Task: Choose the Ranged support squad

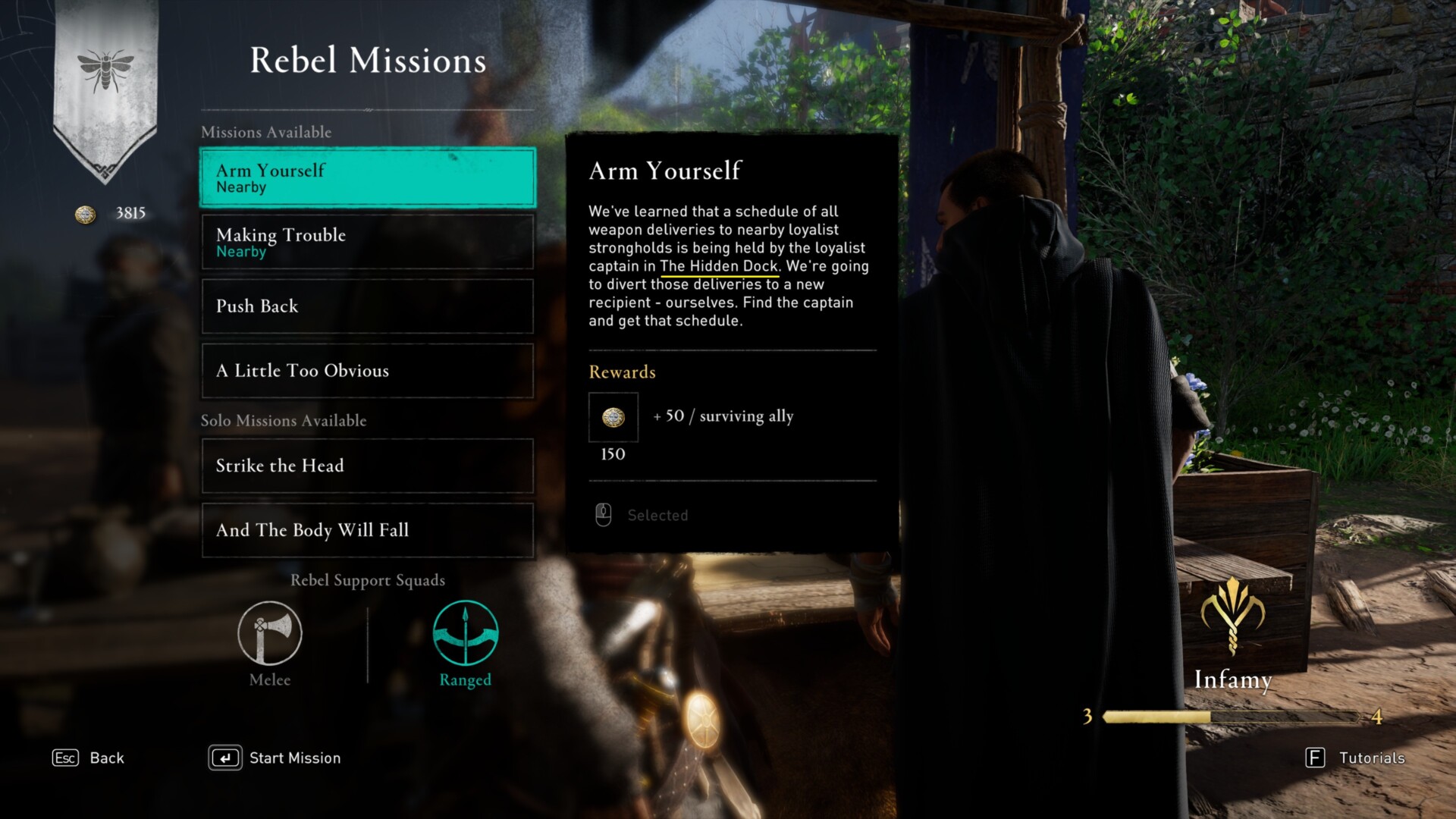Action: coord(465,634)
